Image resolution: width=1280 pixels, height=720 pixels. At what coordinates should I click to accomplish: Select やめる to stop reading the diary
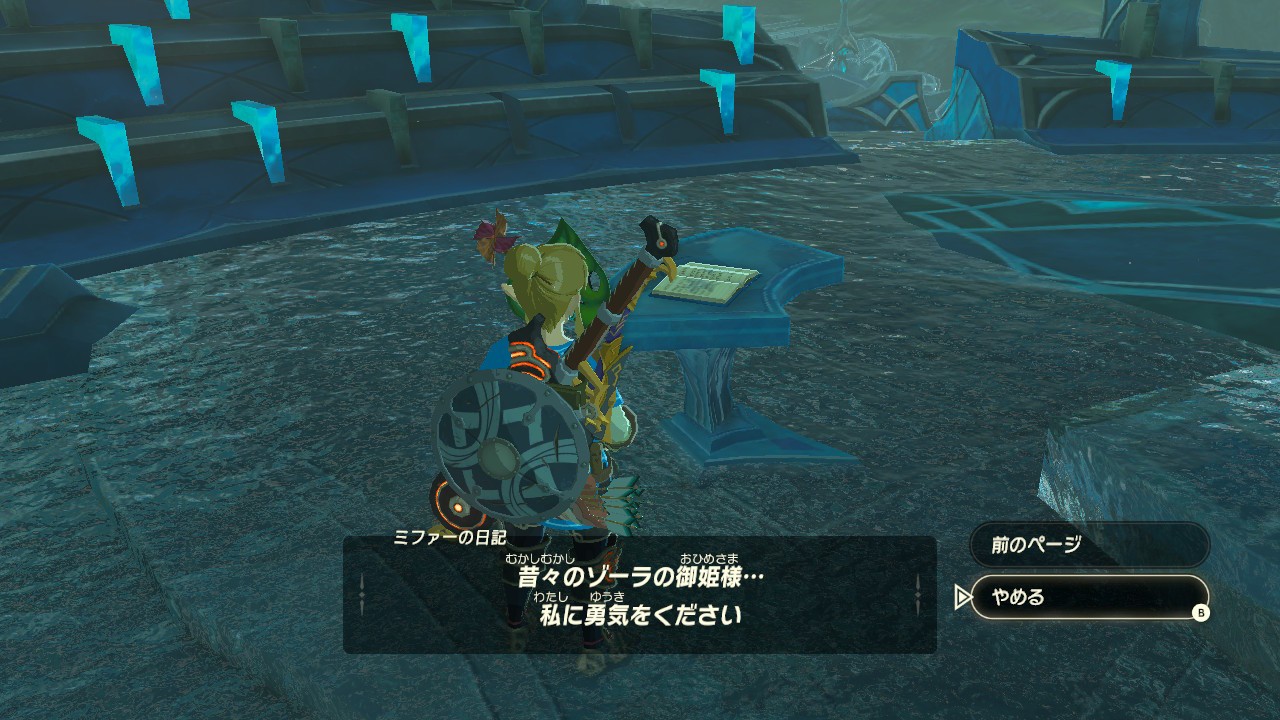[1089, 597]
